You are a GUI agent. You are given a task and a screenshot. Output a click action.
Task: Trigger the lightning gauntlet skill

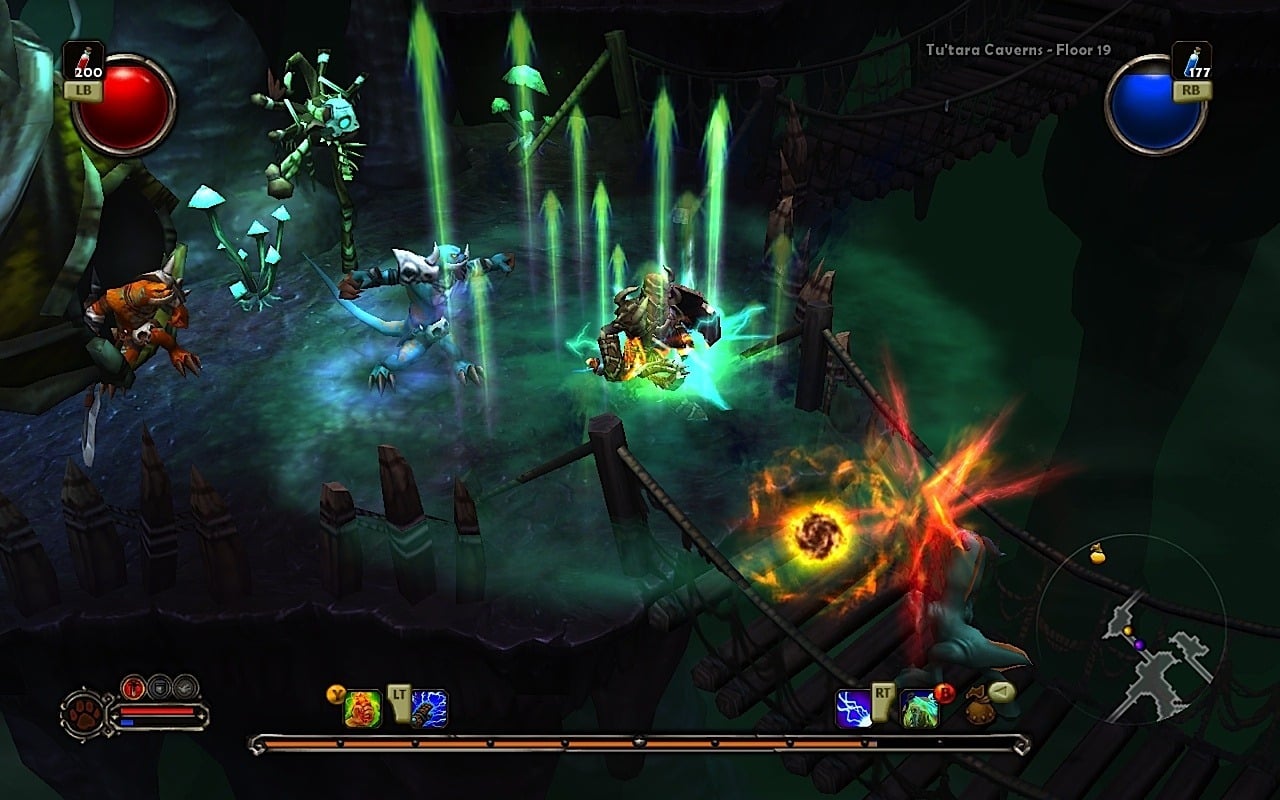point(429,709)
